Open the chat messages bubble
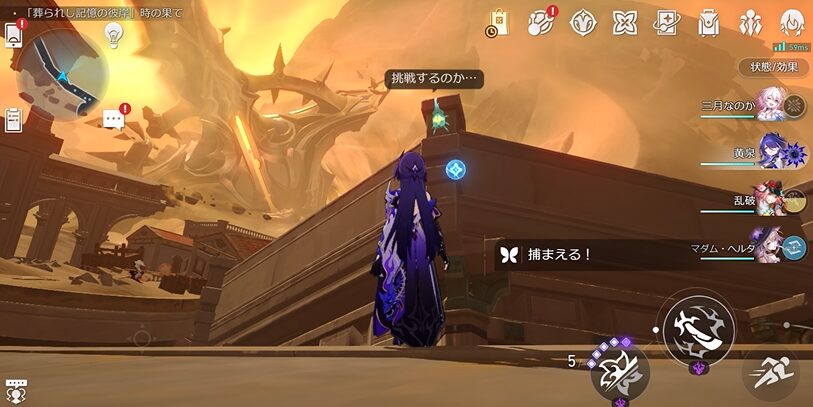 pos(113,119)
